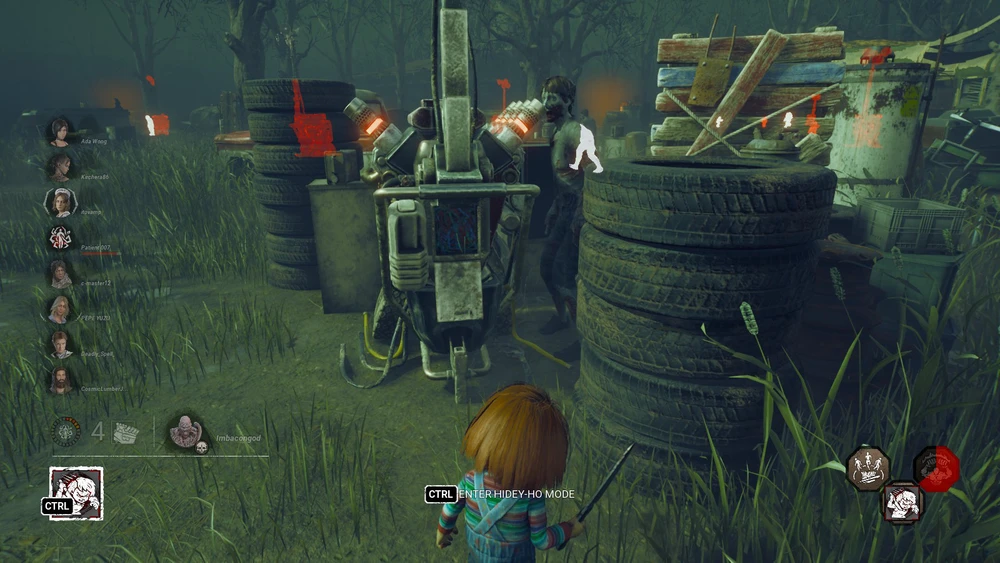This screenshot has width=1000, height=563.
Task: Select Ada Wong's survivor portrait
Action: pyautogui.click(x=59, y=132)
